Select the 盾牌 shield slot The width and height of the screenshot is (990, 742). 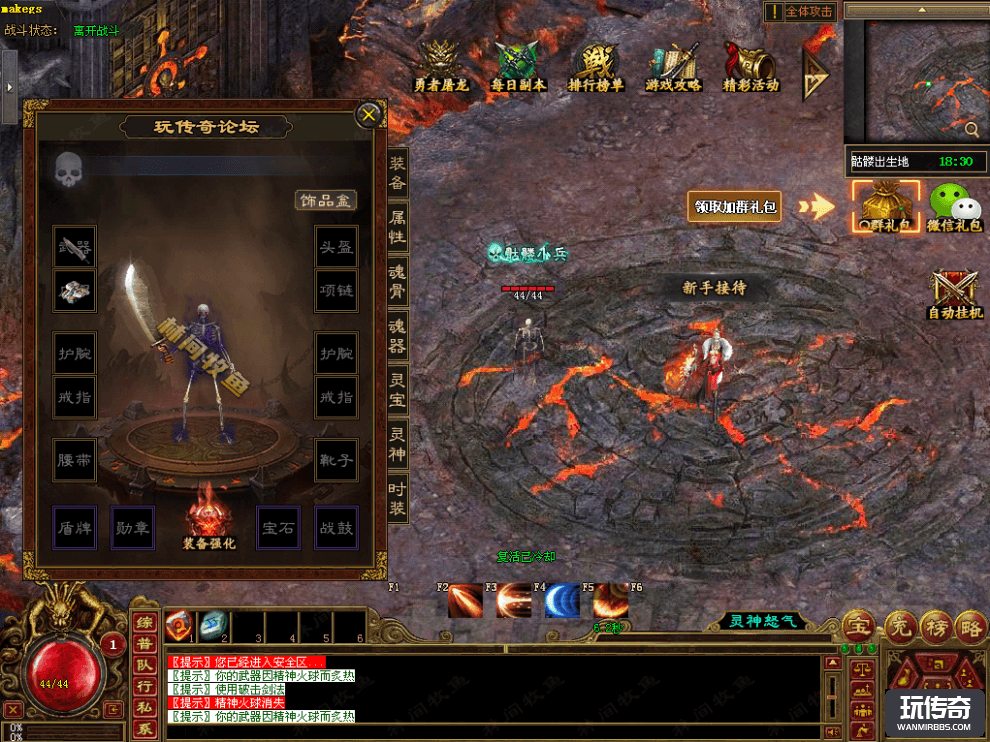(x=75, y=527)
